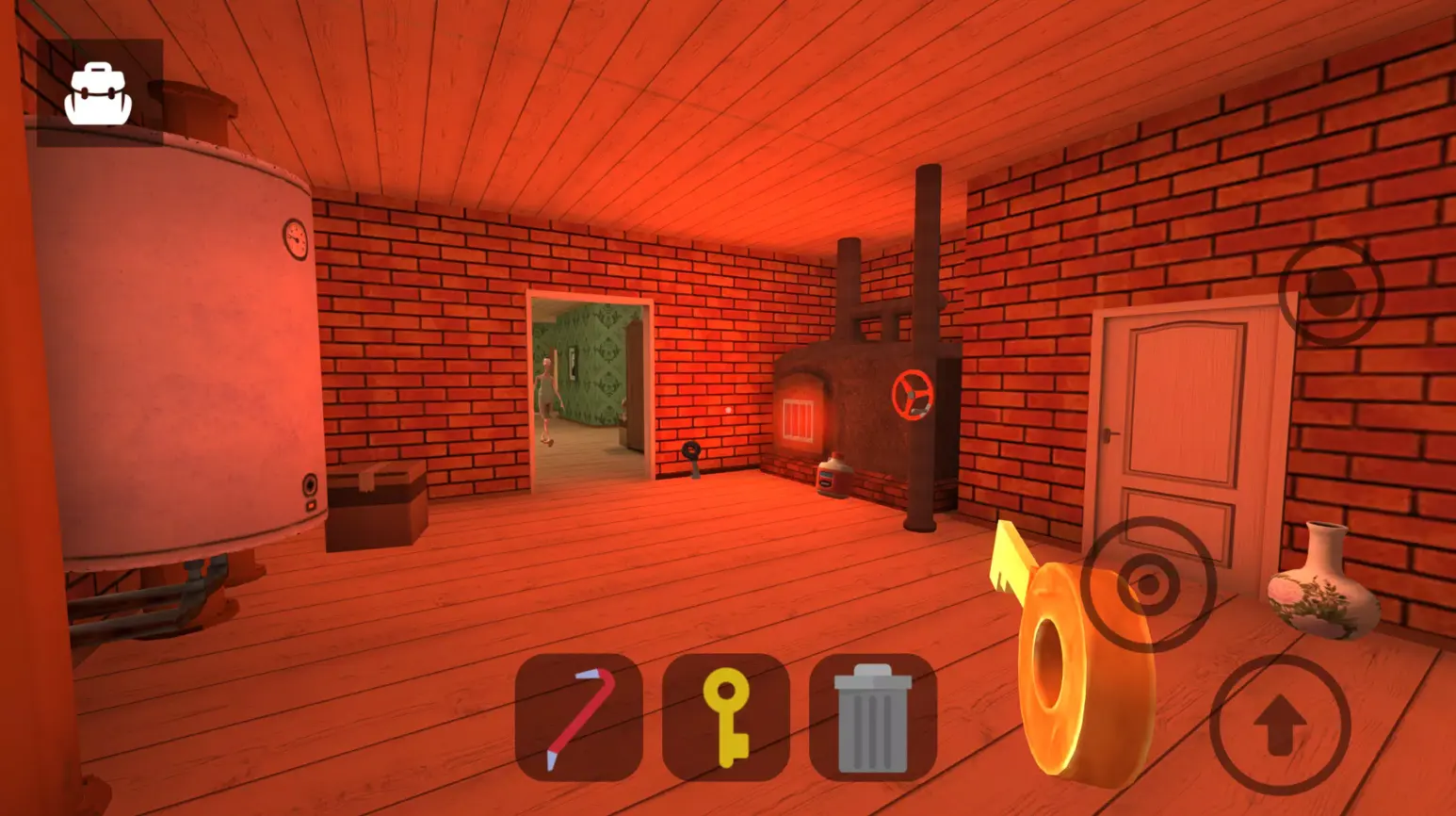Tap the concentric aim circle control
The height and width of the screenshot is (816, 1456).
(1147, 584)
